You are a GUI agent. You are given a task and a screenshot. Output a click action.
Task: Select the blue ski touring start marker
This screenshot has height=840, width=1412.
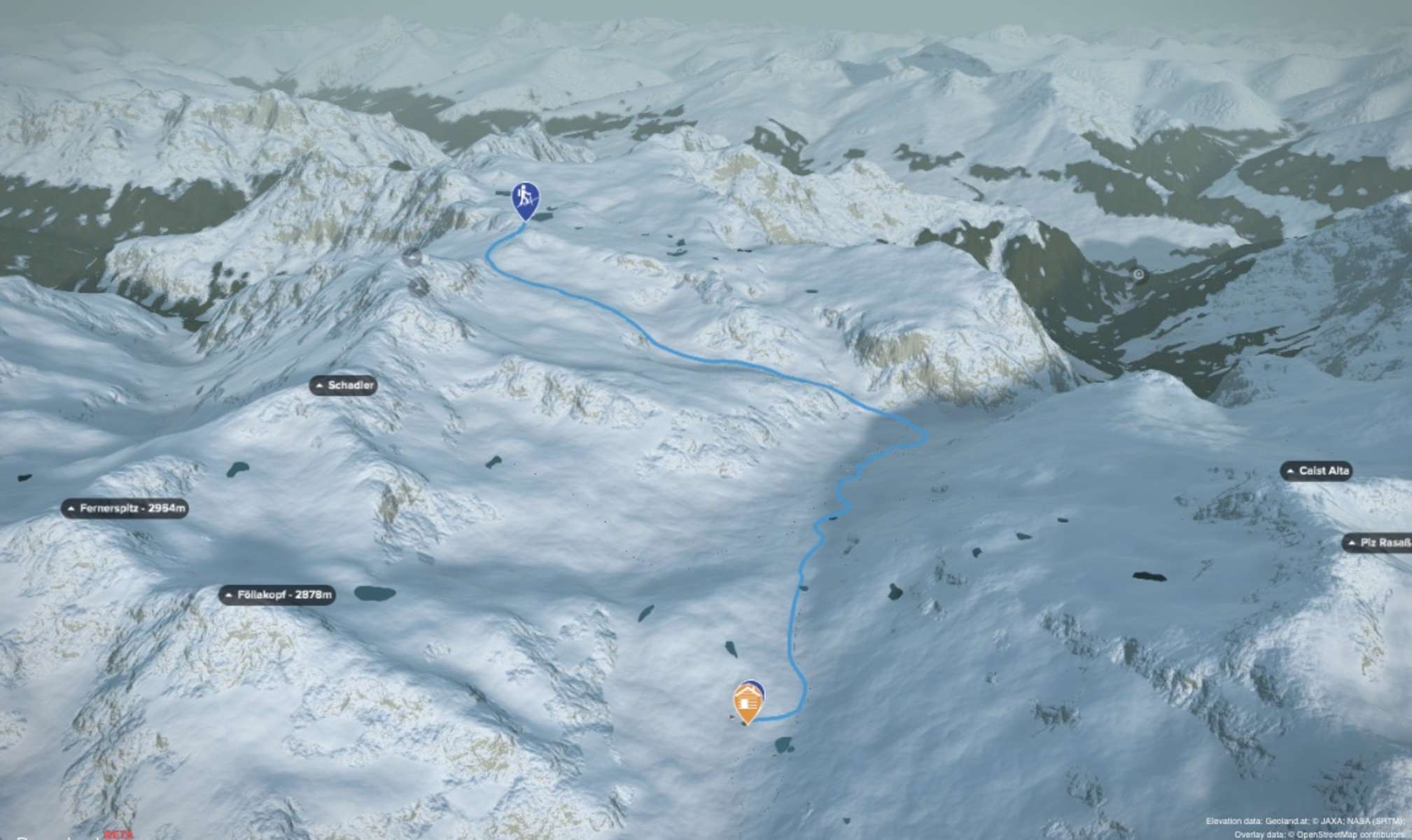[525, 199]
